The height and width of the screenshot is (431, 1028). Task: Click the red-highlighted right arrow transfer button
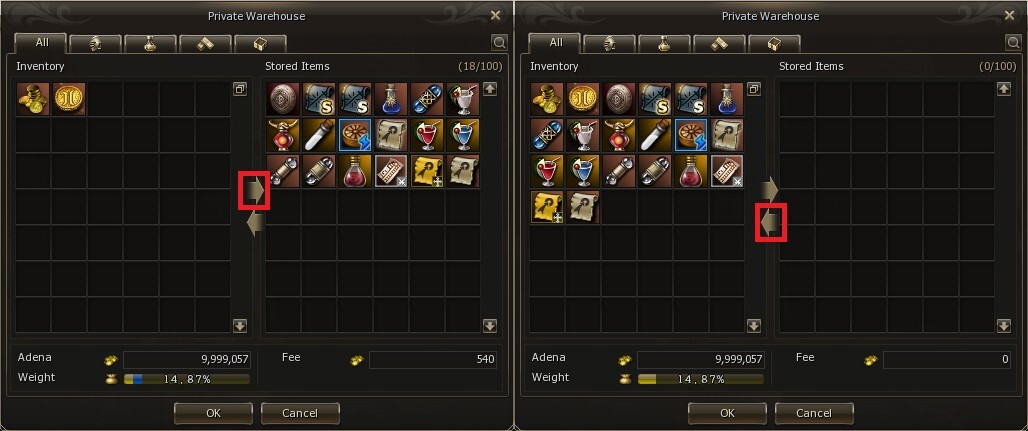coord(254,189)
